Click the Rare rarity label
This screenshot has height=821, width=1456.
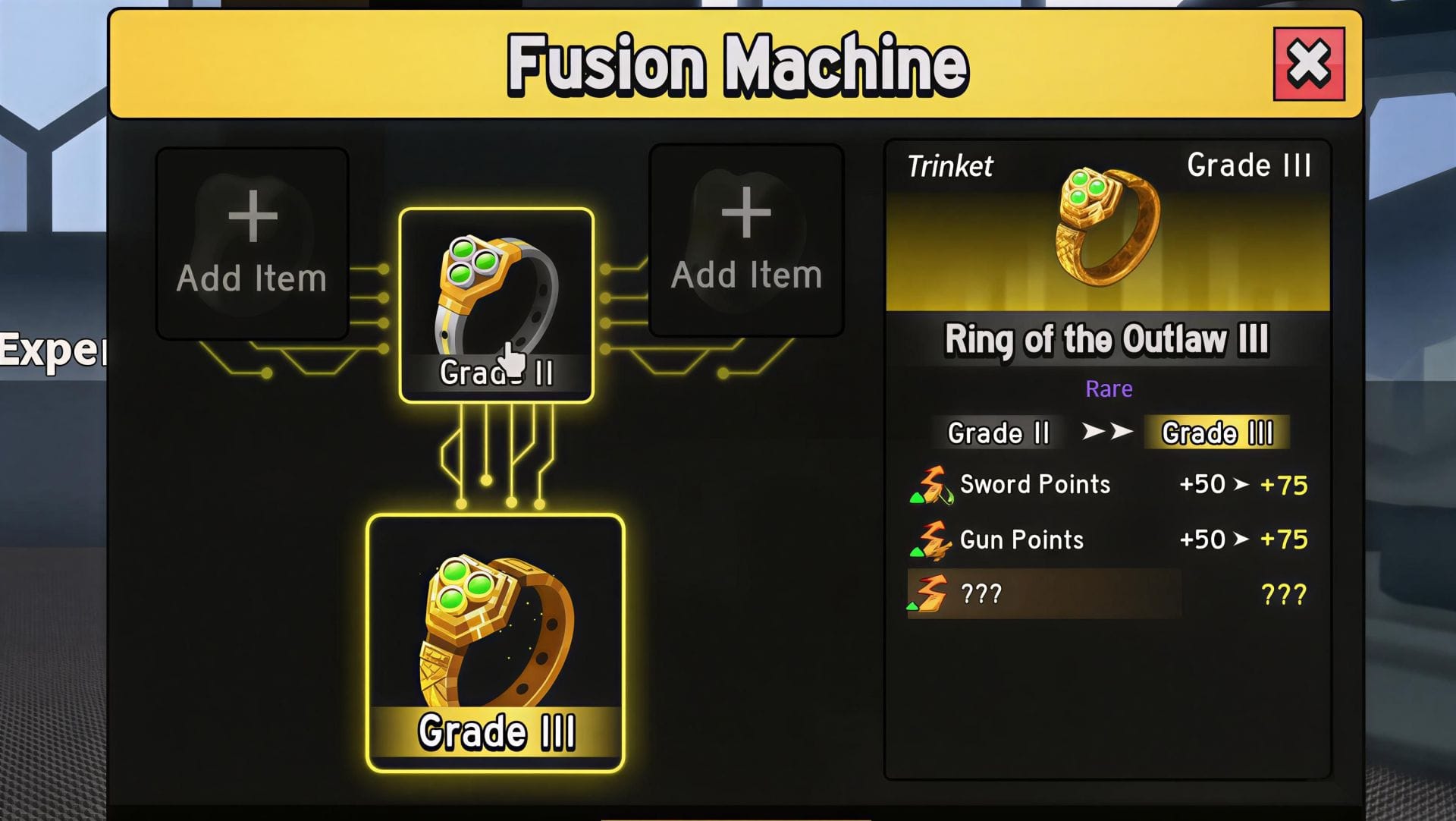1108,388
